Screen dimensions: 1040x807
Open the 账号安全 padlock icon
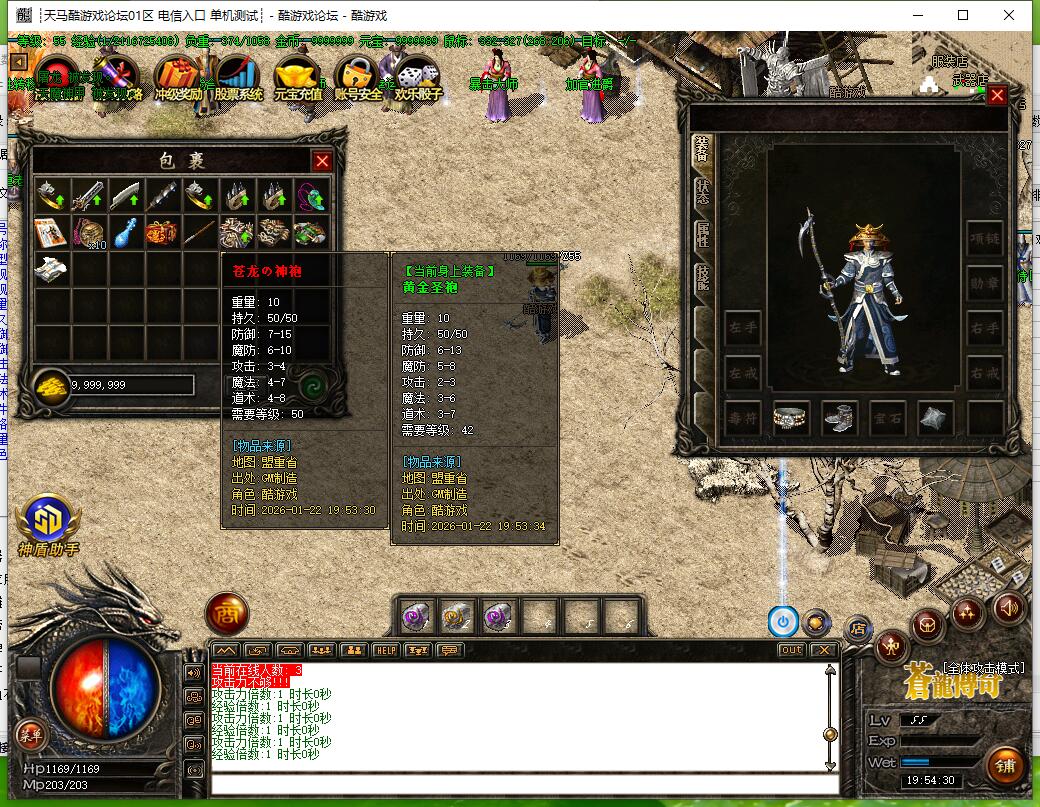[357, 78]
